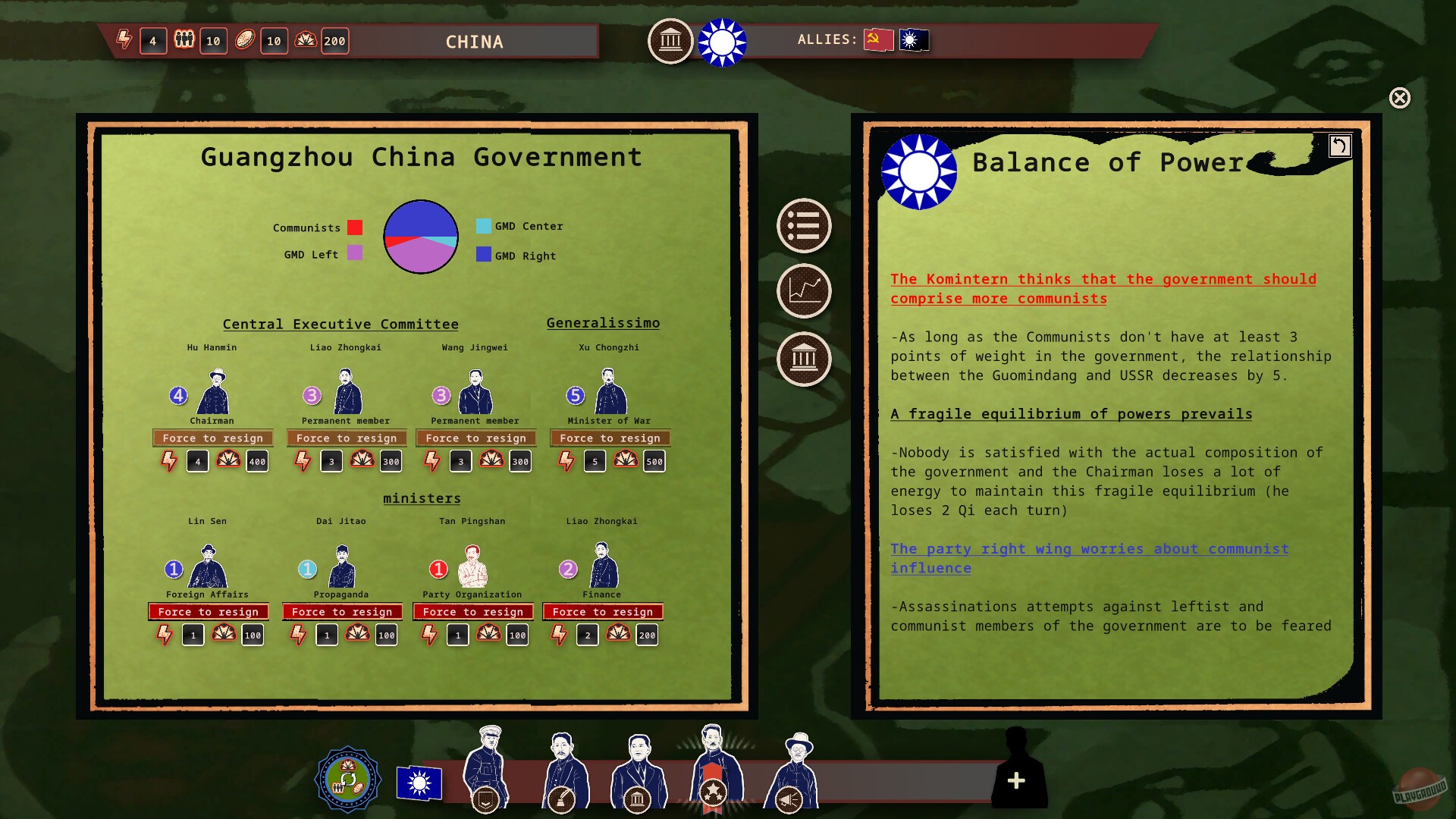Screen dimensions: 1456x819
Task: Open the shield badge icon on the officer portrait
Action: pos(486,797)
